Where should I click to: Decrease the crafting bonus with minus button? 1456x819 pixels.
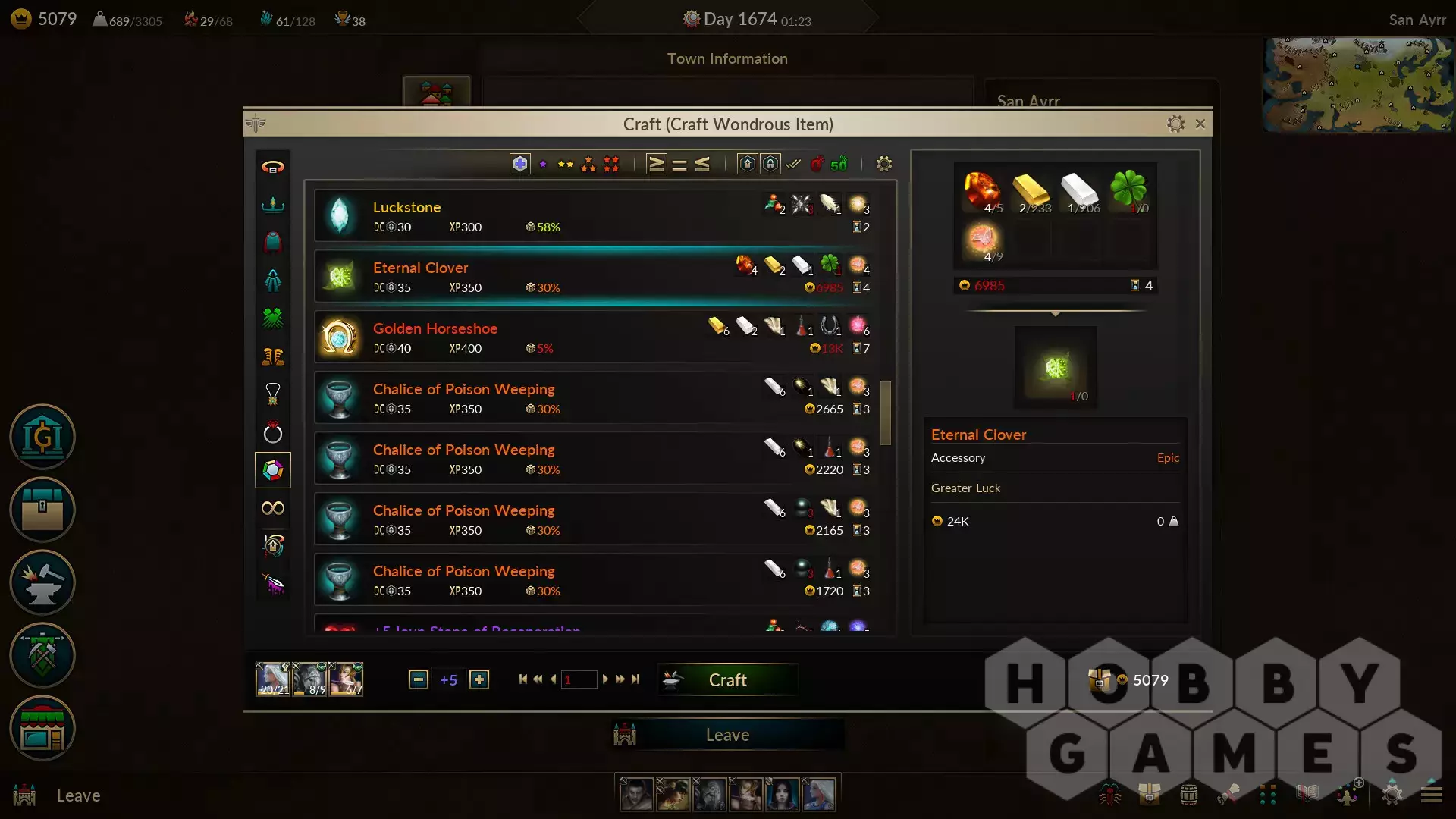[418, 679]
